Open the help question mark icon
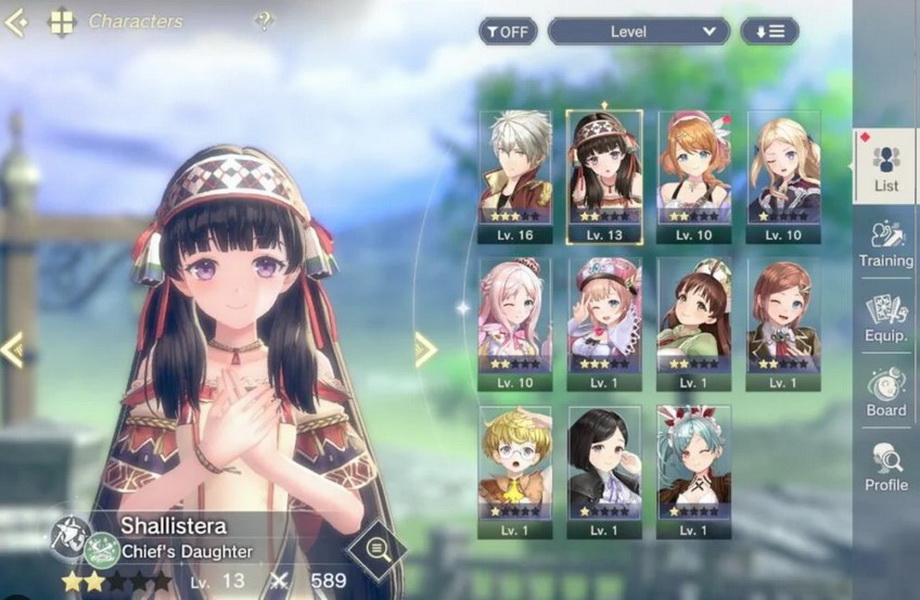This screenshot has width=920, height=600. coord(263,20)
